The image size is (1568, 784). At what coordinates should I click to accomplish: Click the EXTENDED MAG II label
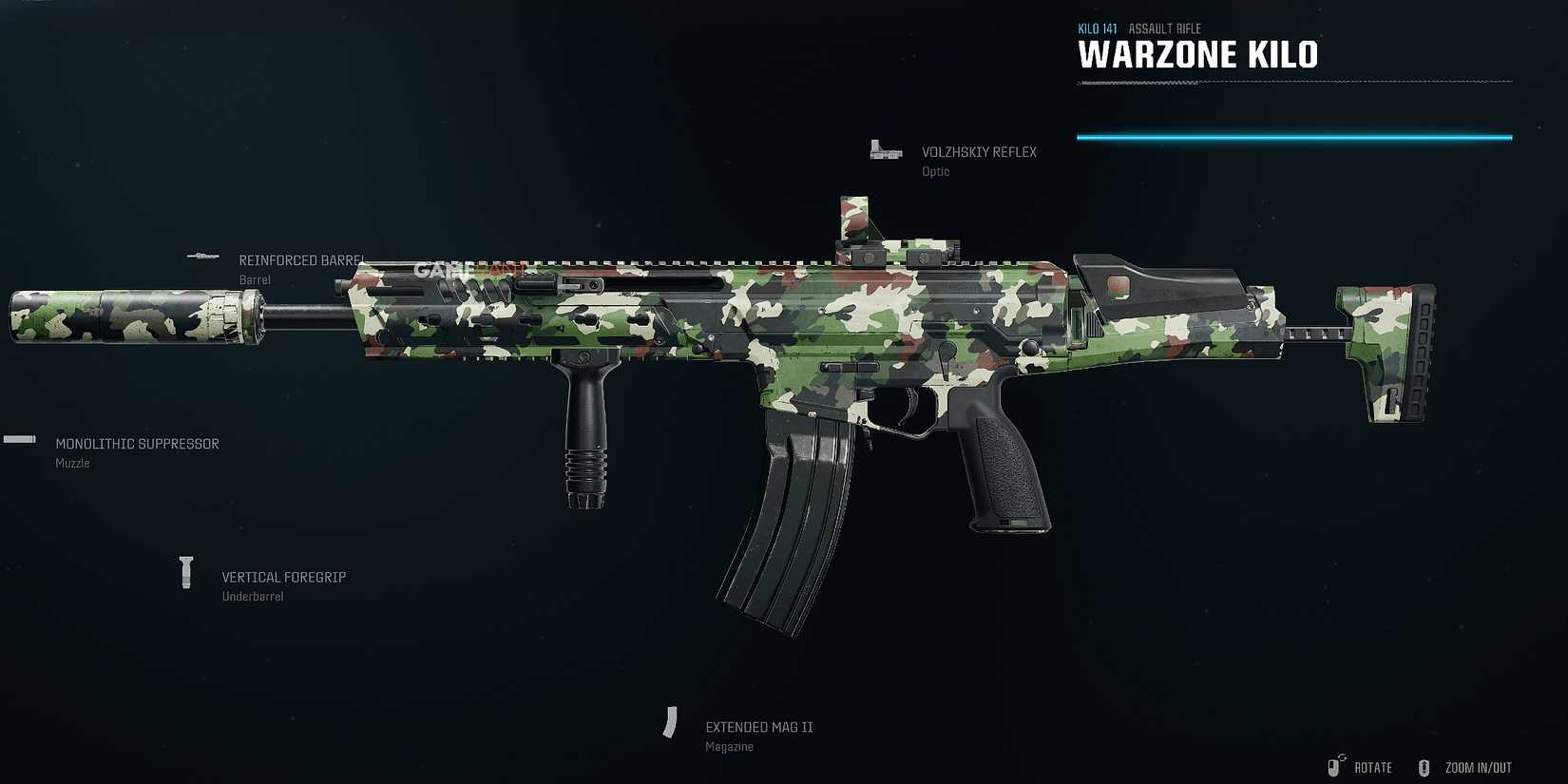coord(759,726)
